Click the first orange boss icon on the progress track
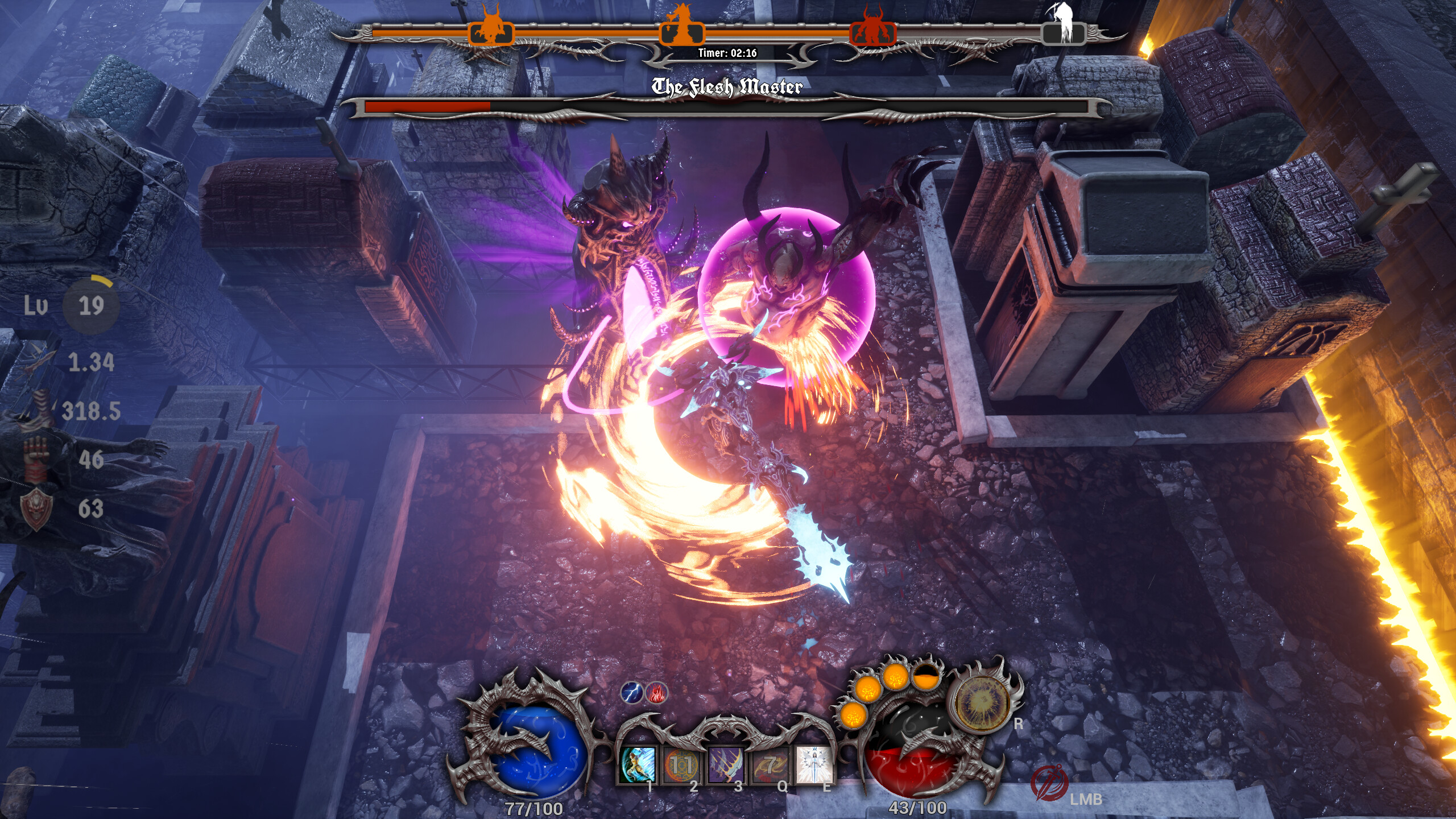 coord(490,31)
